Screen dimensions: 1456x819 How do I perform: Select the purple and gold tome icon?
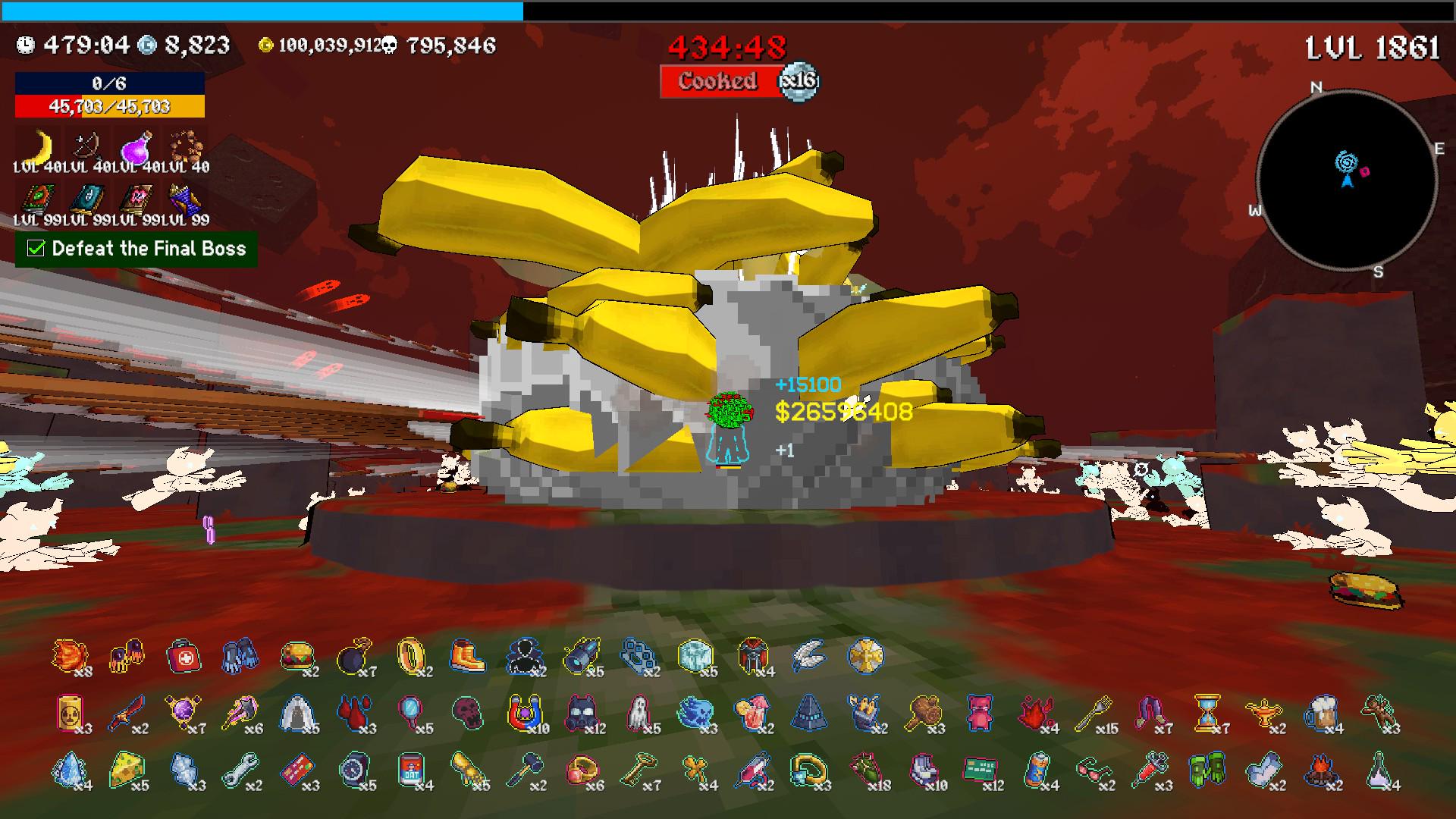(184, 199)
